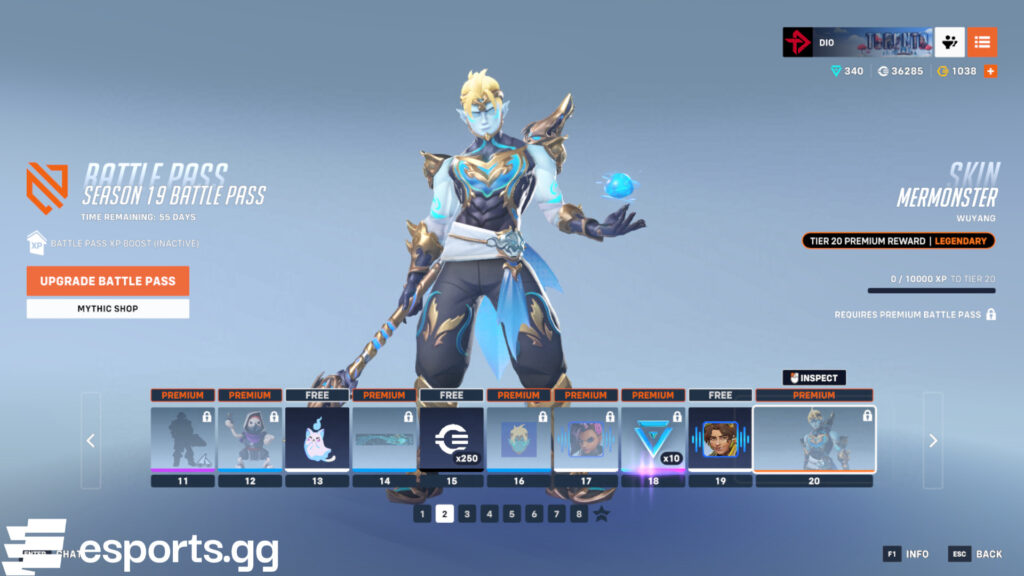Choose the tier 18 mythic prisms reward
The height and width of the screenshot is (576, 1024).
coord(653,439)
